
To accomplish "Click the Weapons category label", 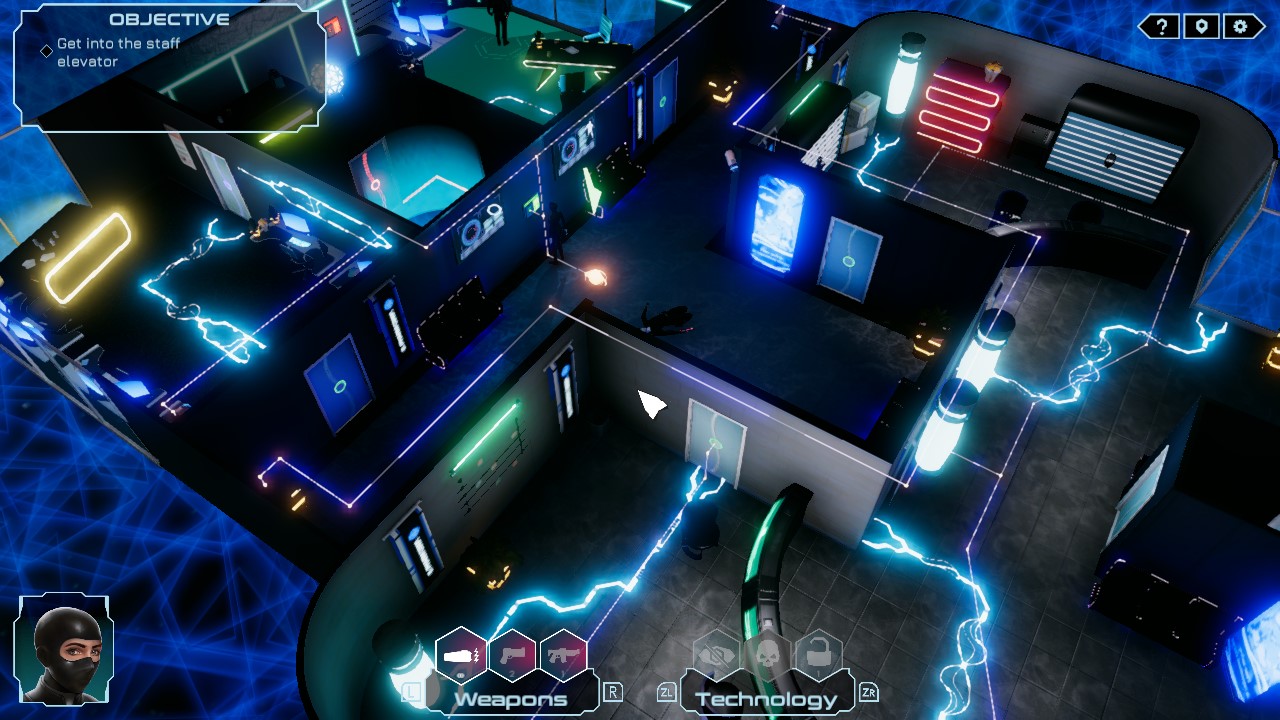I will pos(511,699).
